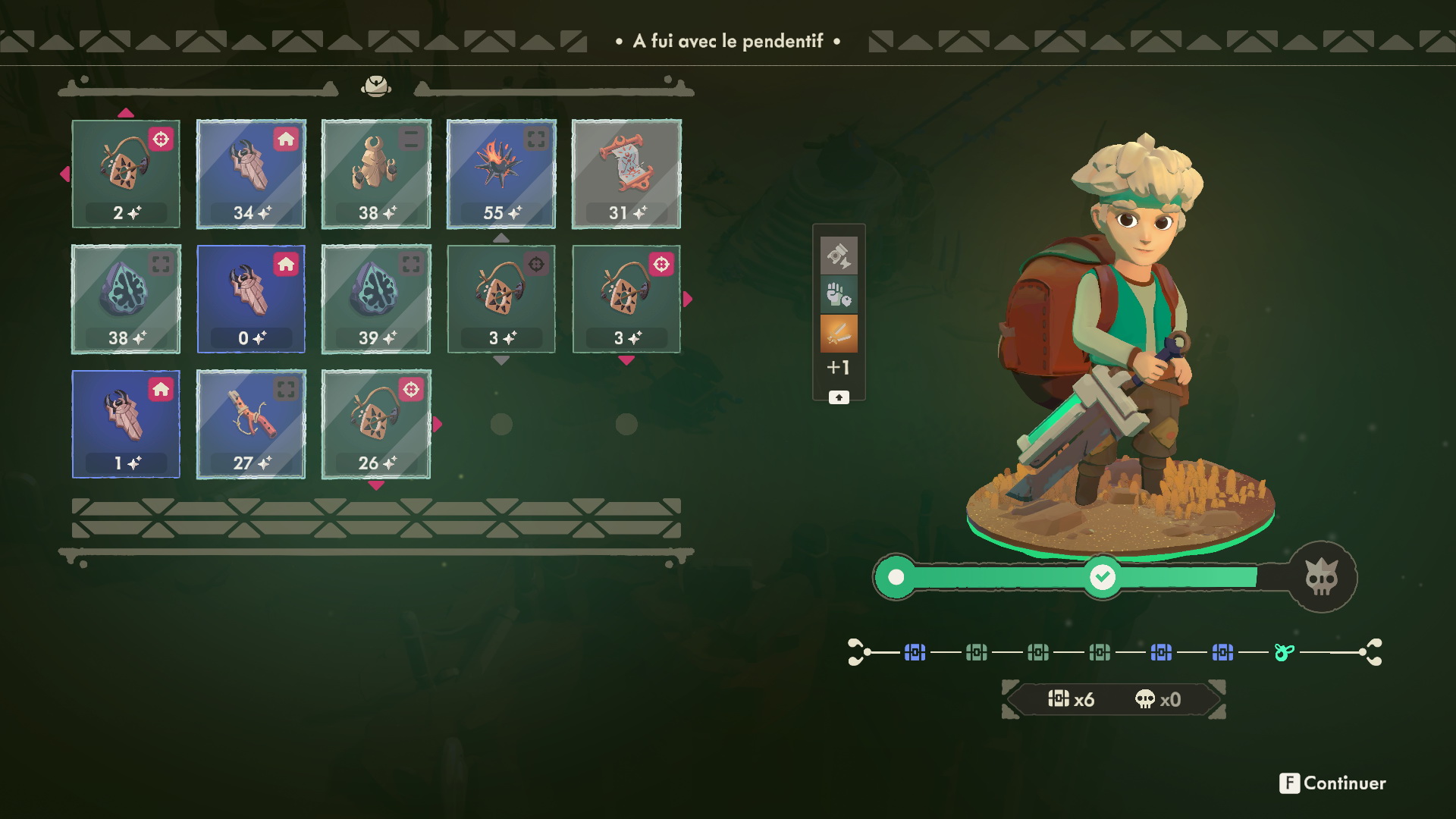1456x819 pixels.
Task: Choose the beetle relic worth 1
Action: (126, 424)
